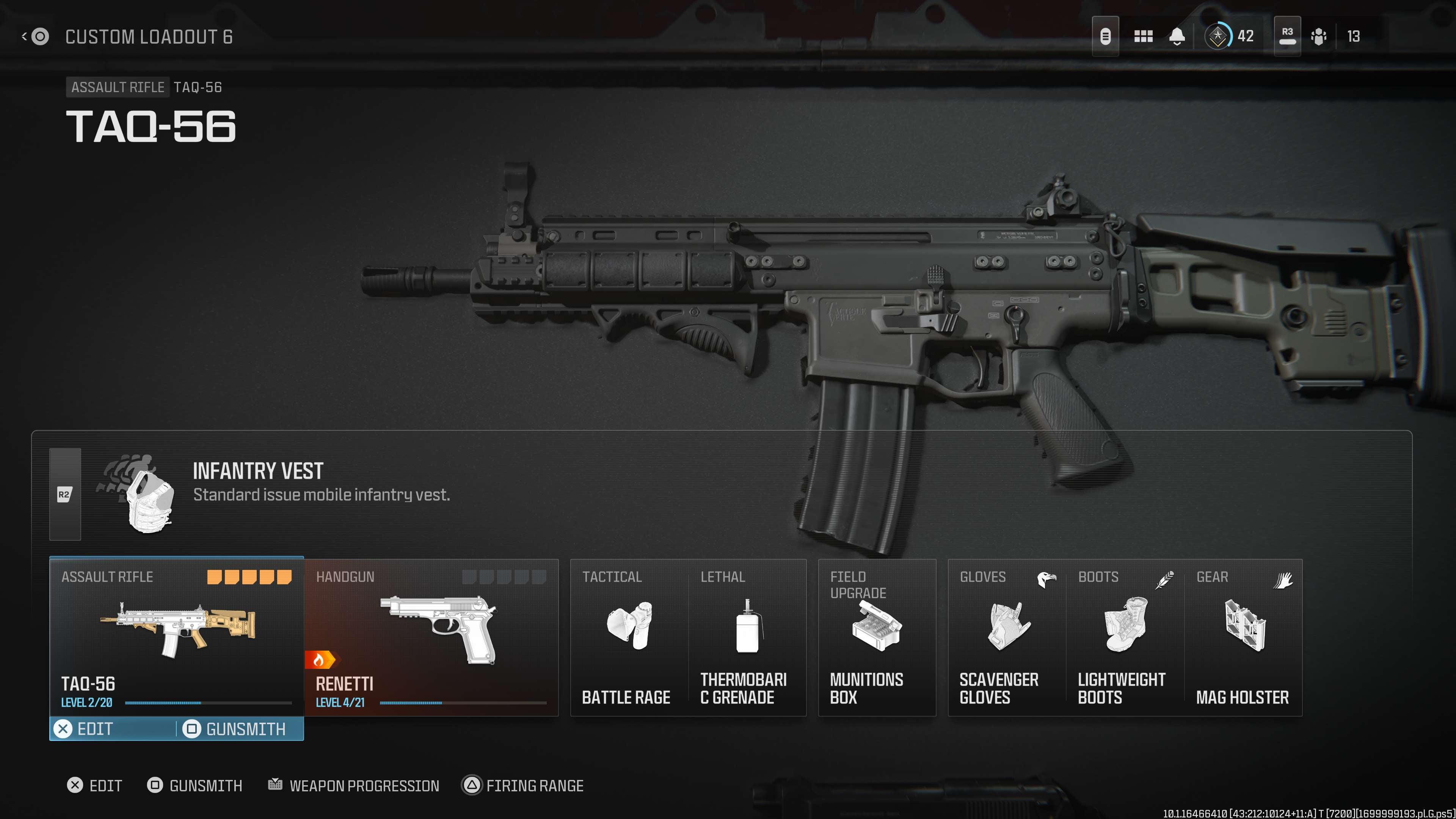Choose Gunsmith in the bottom footer bar
This screenshot has height=819, width=1456.
pyautogui.click(x=195, y=786)
